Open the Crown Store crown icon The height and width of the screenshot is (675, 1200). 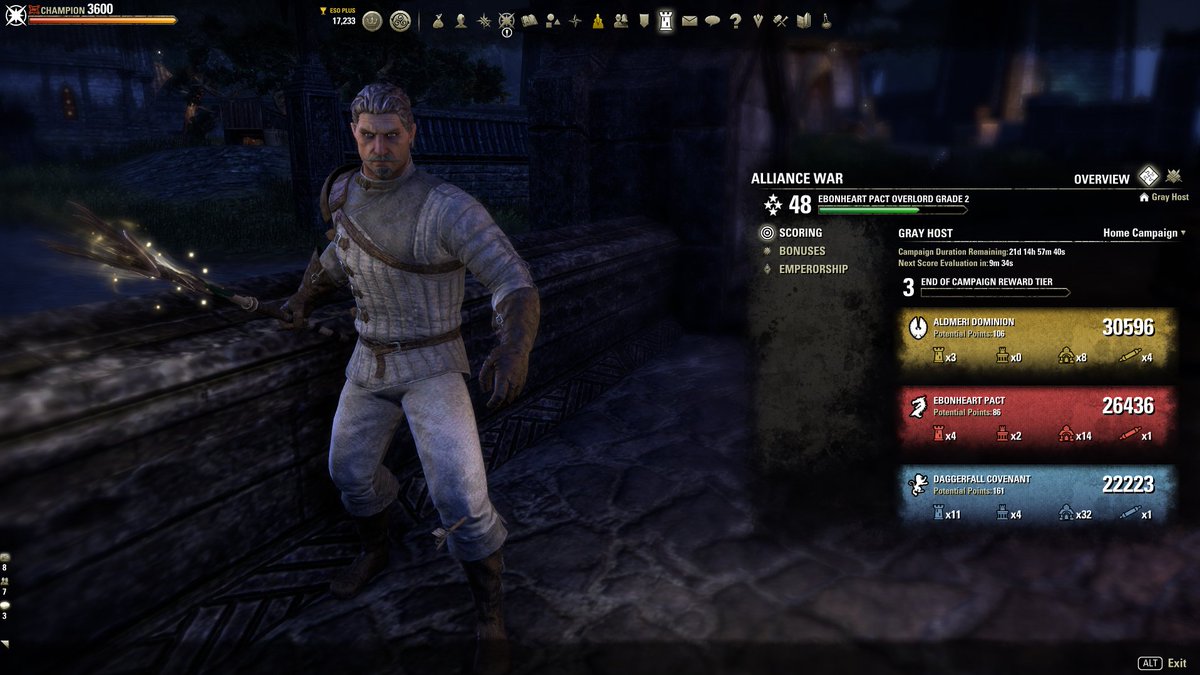pos(372,20)
